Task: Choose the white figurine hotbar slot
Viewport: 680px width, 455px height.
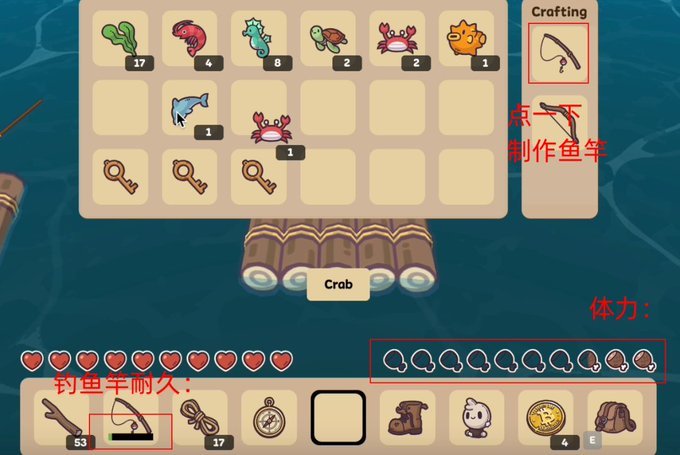Action: click(x=476, y=417)
